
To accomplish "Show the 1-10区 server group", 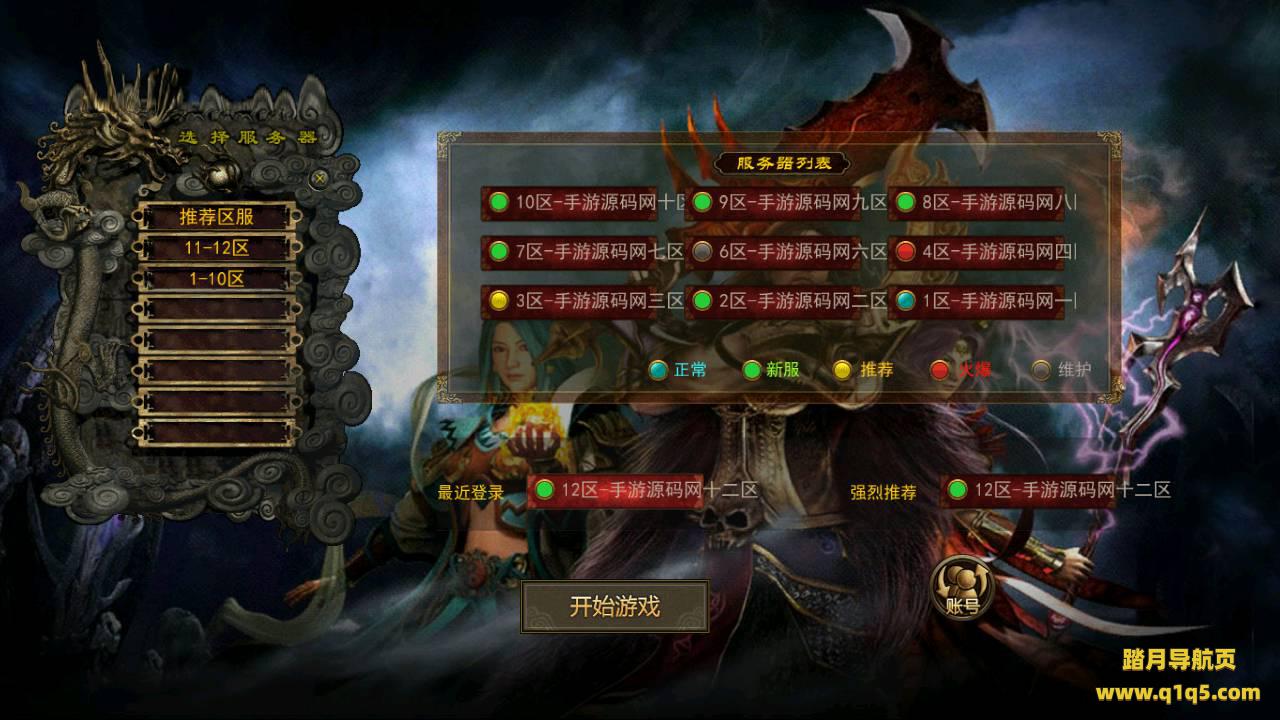I will tap(217, 279).
